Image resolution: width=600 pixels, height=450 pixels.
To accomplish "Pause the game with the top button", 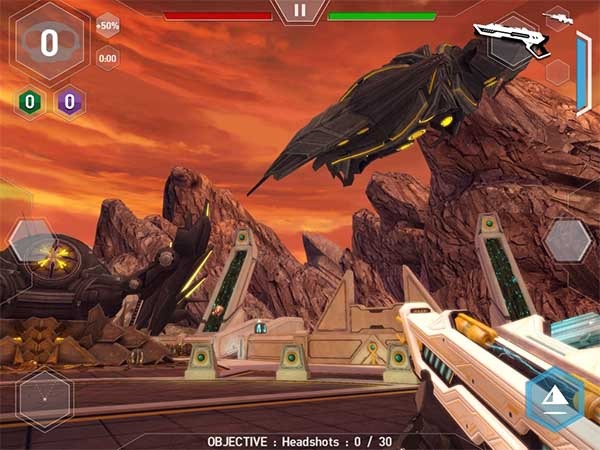I will (x=299, y=11).
